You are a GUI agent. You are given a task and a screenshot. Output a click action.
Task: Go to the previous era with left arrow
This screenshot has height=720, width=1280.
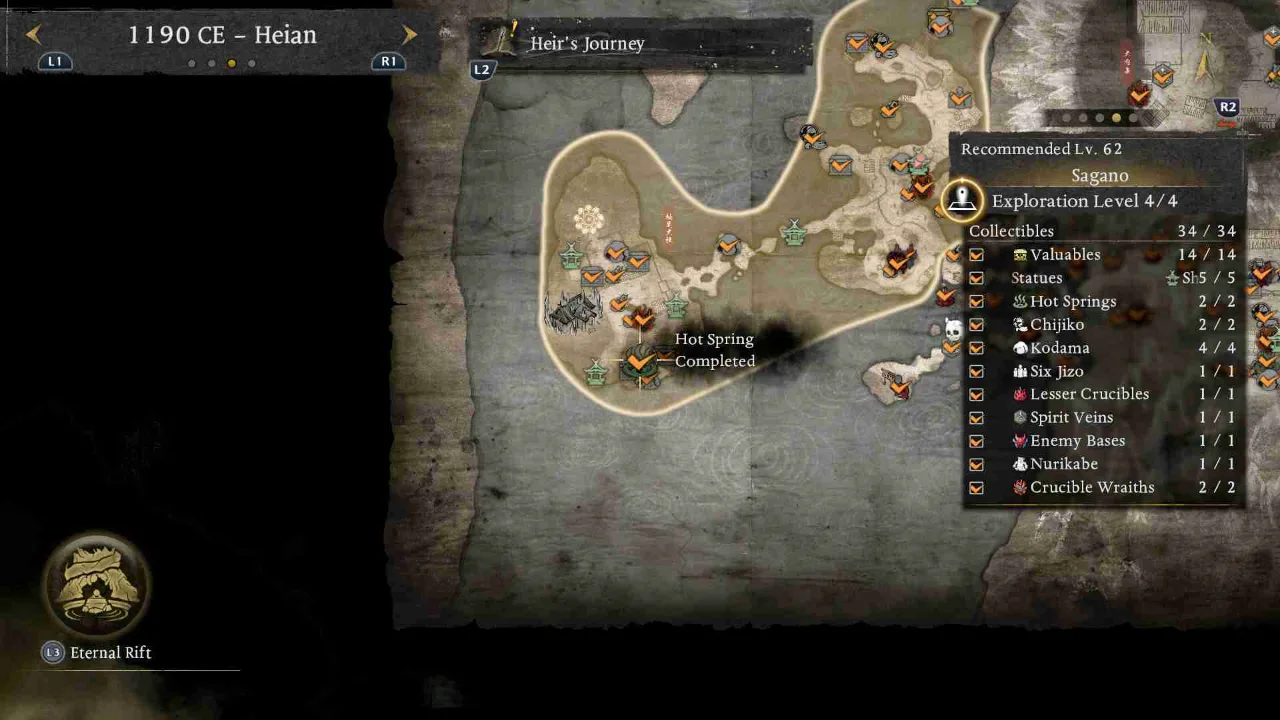[34, 35]
